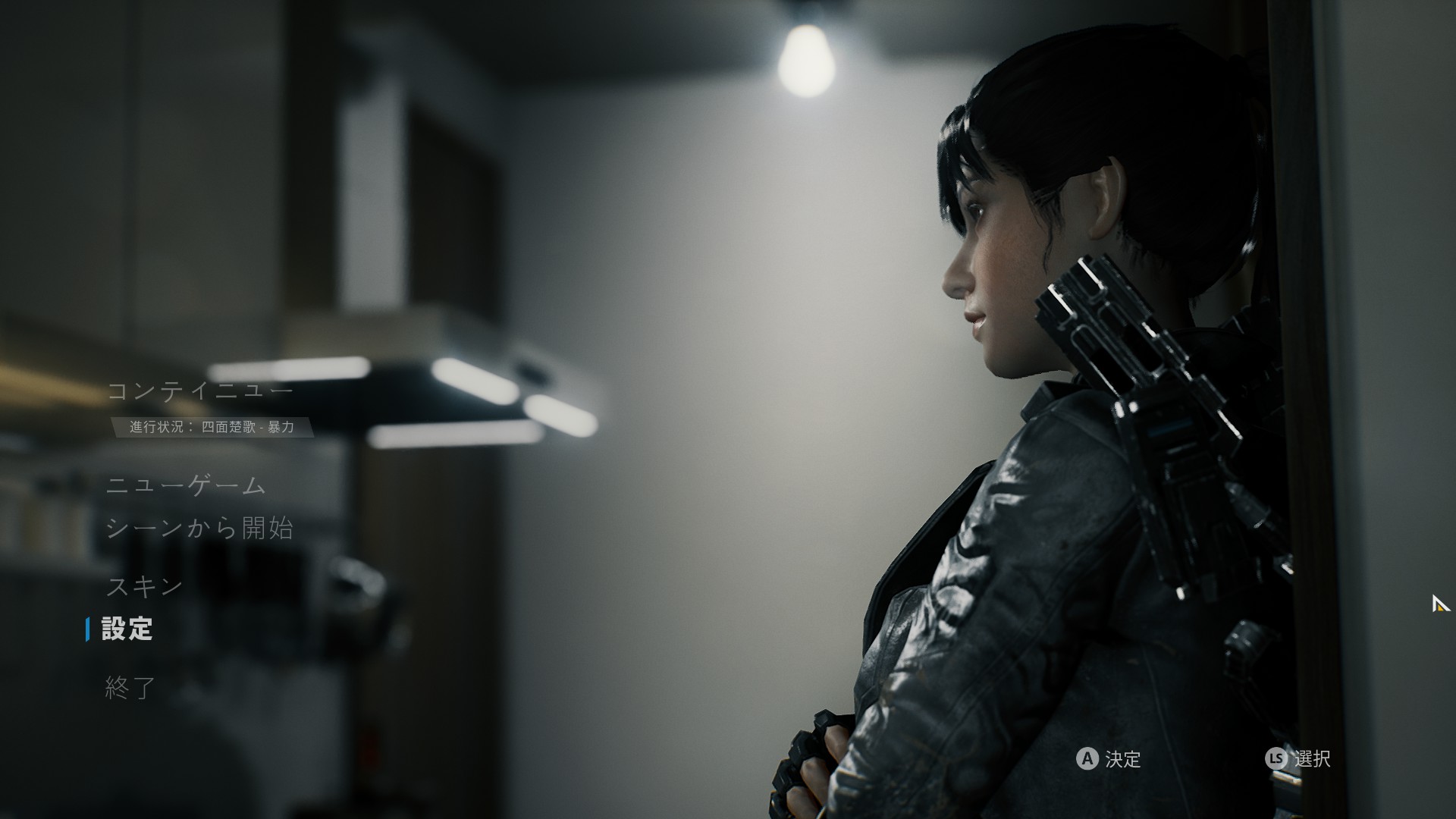Screen dimensions: 1456x819
Task: Quit the game with 終了
Action: 130,687
